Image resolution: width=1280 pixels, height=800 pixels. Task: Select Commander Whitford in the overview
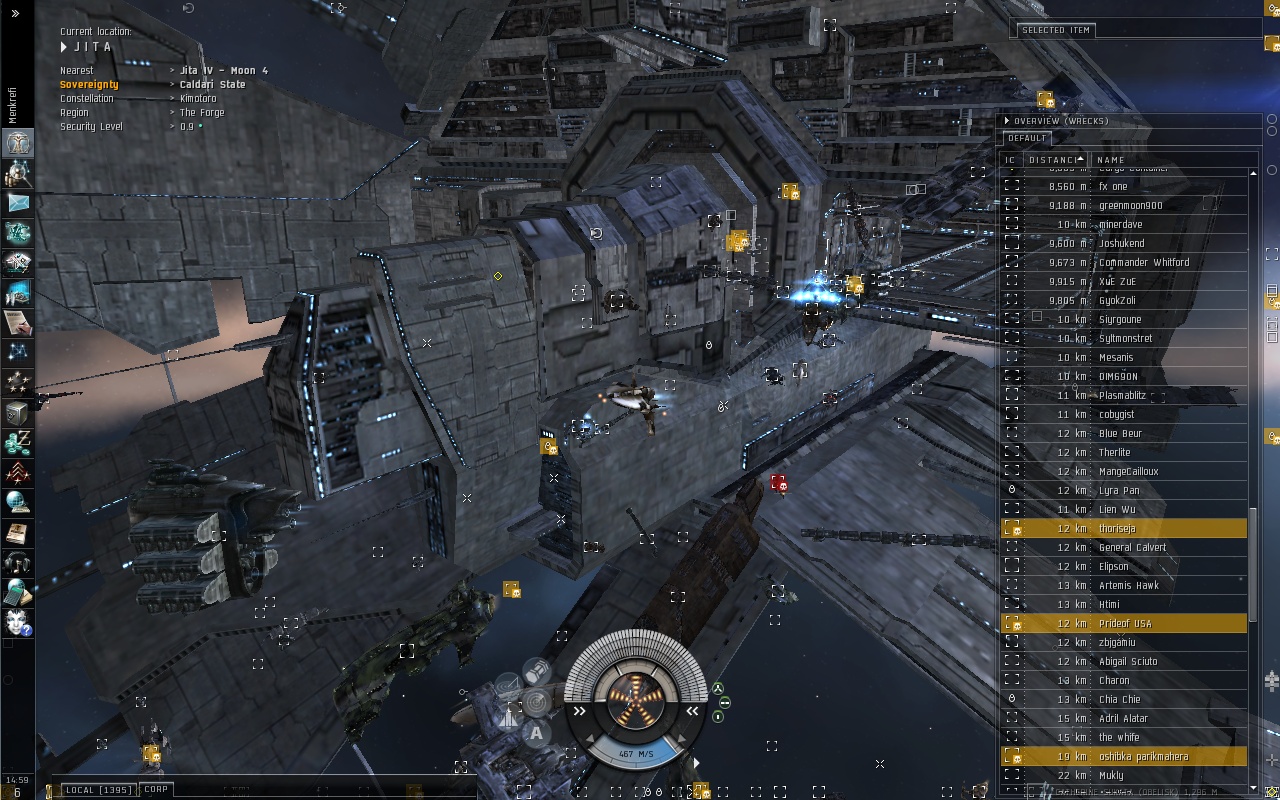point(1144,262)
